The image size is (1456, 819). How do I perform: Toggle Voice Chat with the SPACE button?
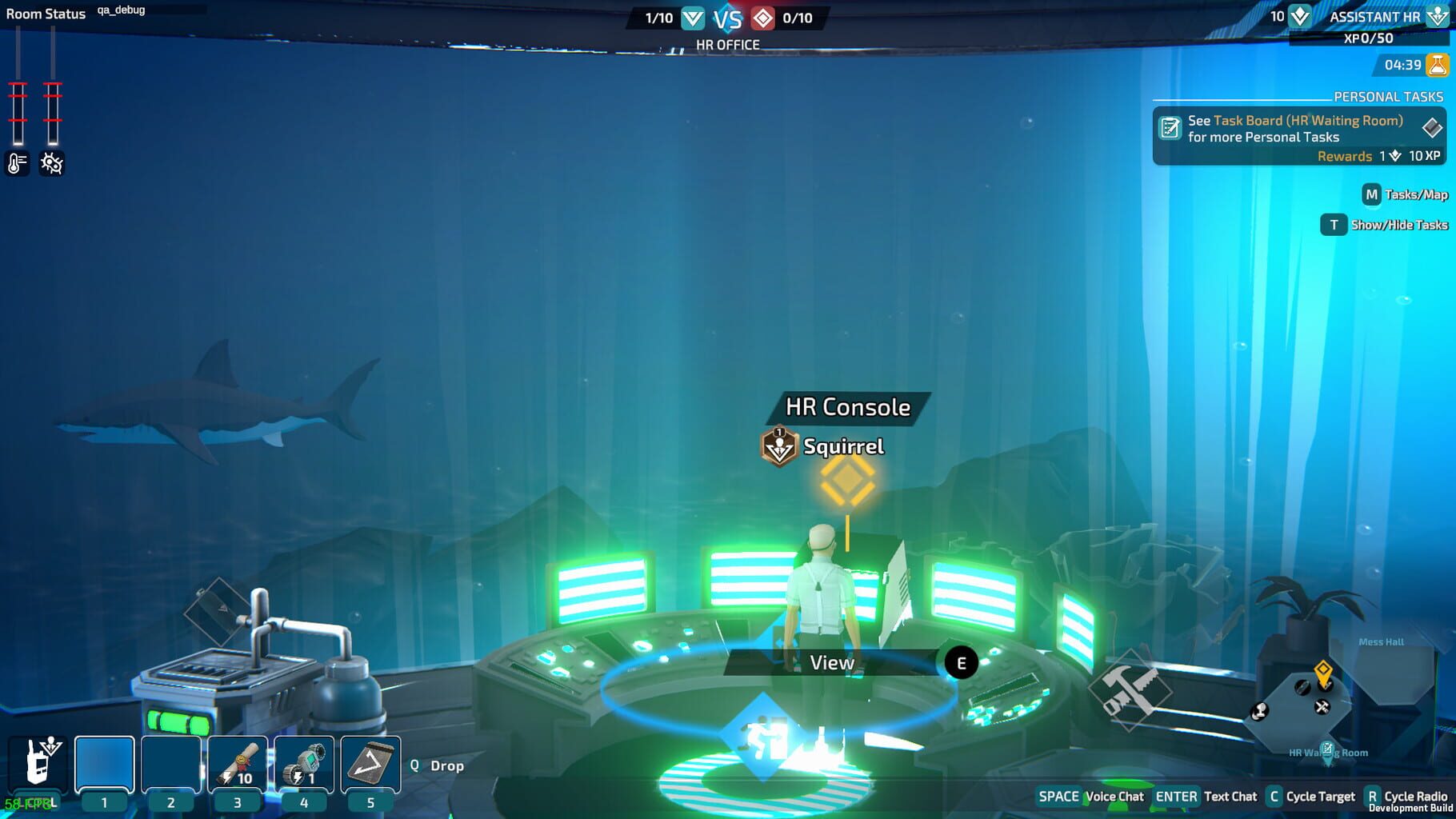1058,797
